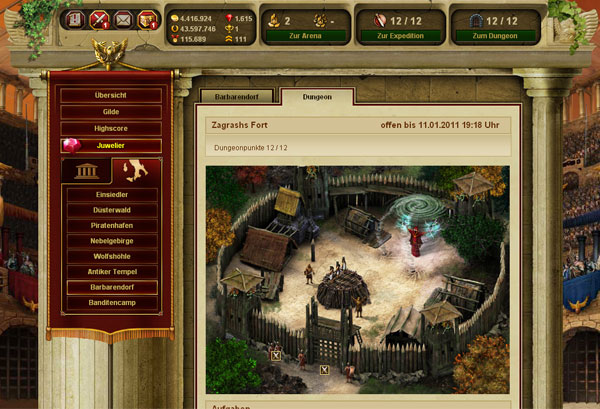Open the Gilde page
Screen dimensions: 600x409
(110, 112)
